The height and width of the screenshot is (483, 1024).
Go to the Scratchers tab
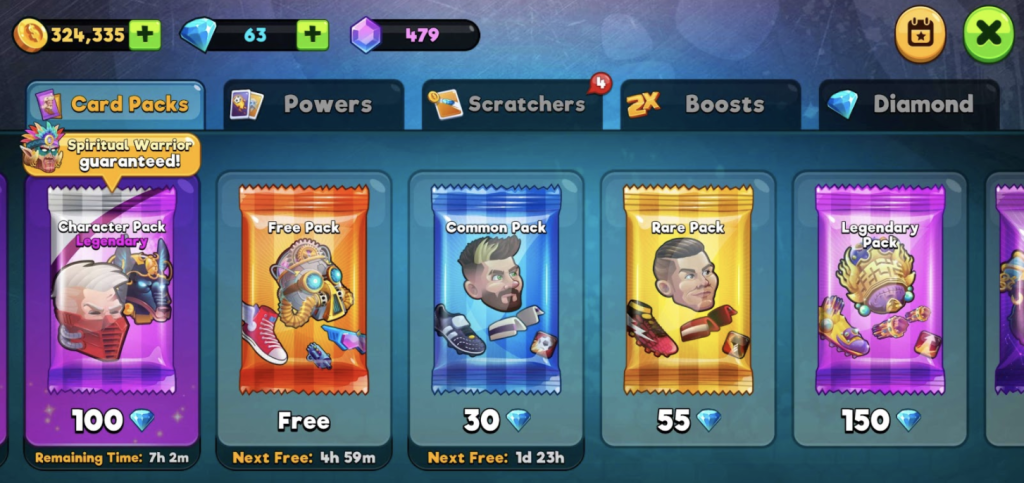[x=511, y=104]
